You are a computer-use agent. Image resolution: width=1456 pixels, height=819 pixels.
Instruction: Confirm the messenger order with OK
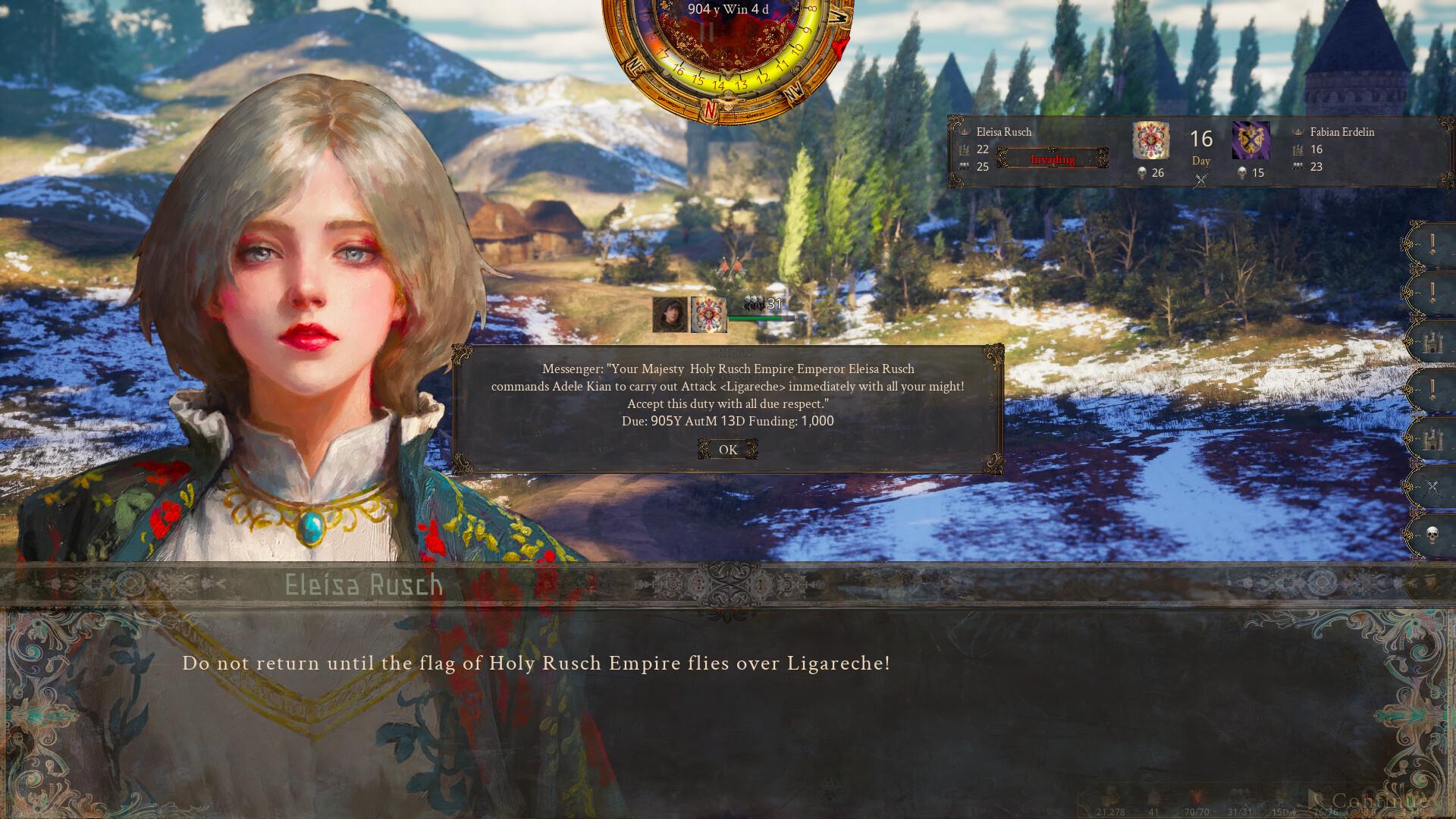pos(727,450)
